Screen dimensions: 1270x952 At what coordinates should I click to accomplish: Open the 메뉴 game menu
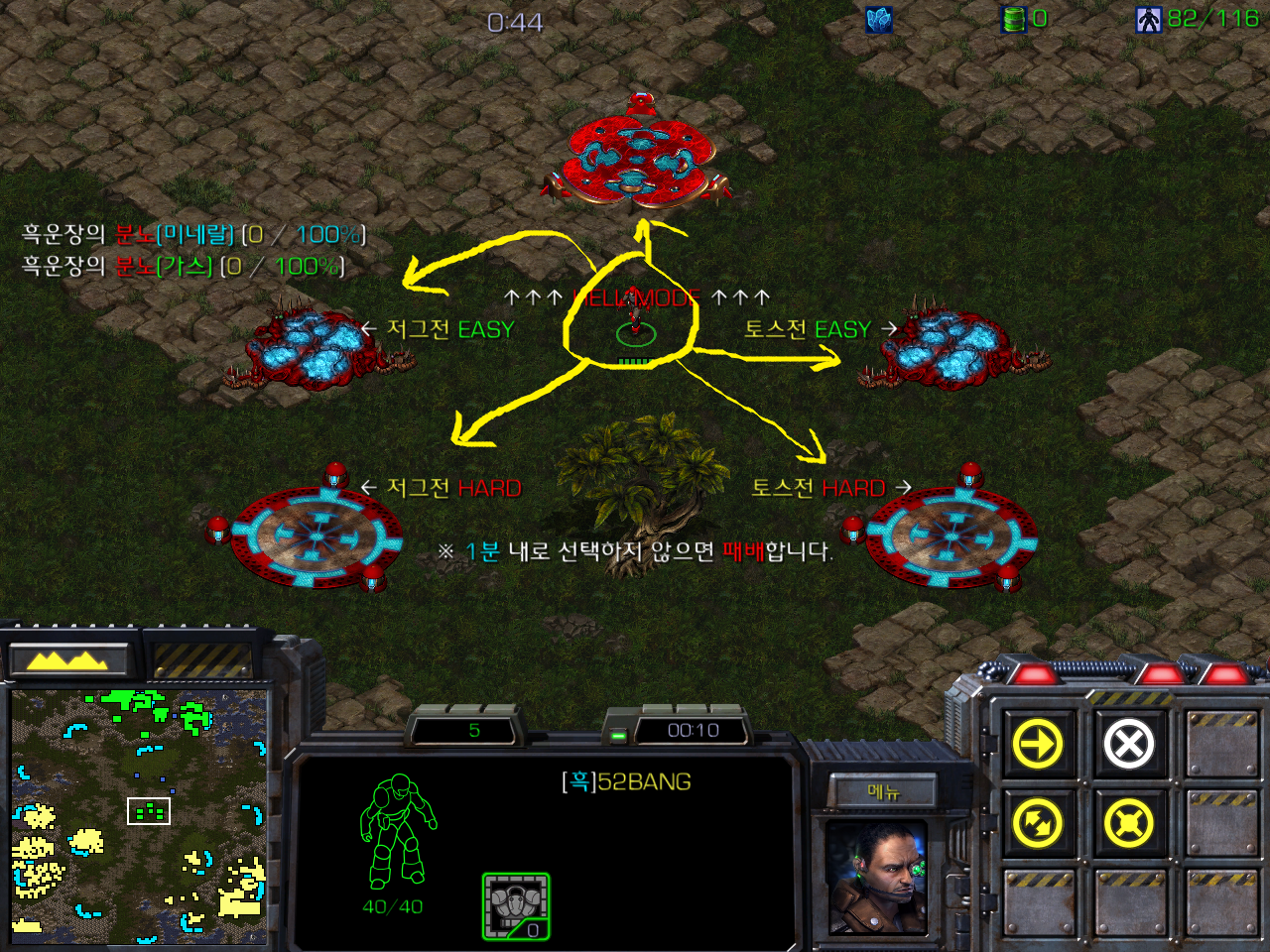[883, 791]
